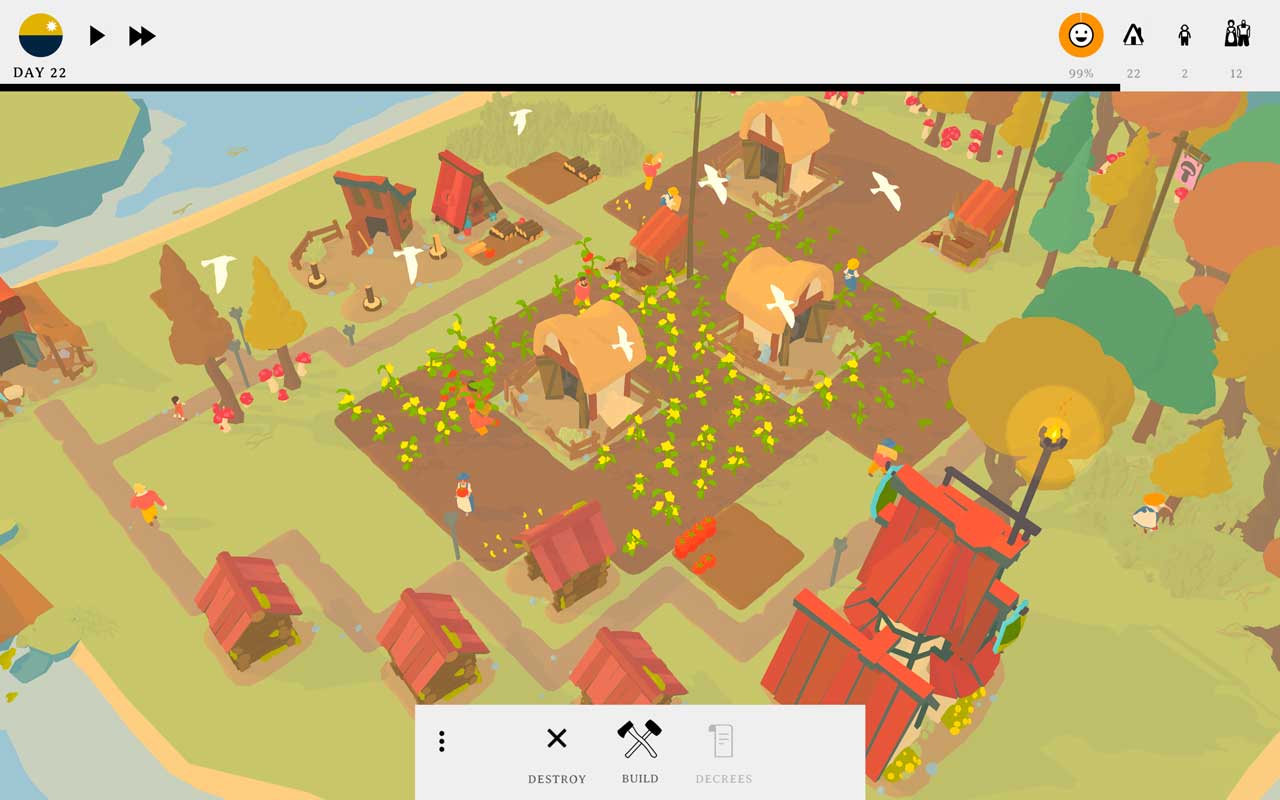
Task: Click the child population icon
Action: 1183,35
